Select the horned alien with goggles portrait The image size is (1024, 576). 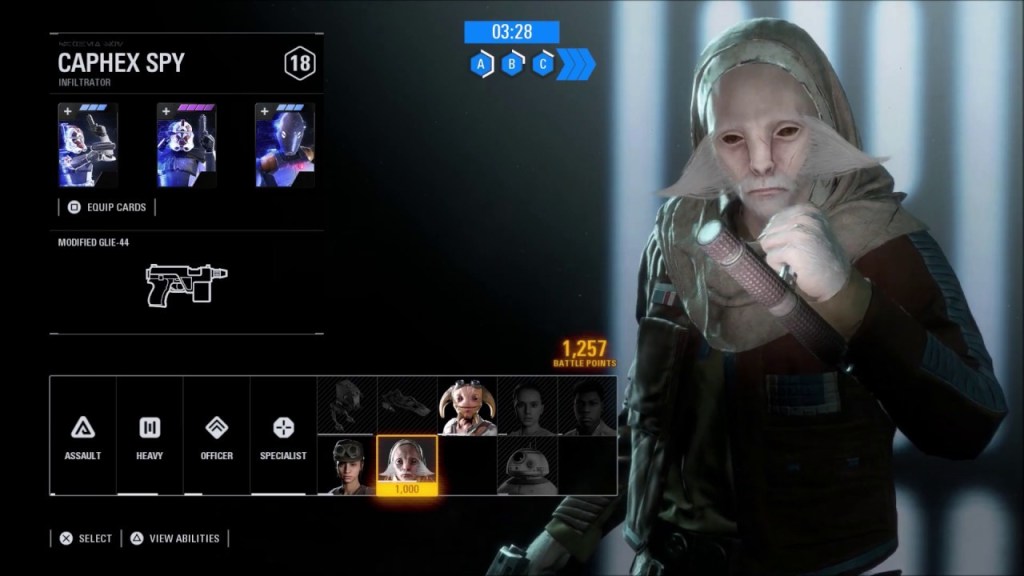point(467,406)
